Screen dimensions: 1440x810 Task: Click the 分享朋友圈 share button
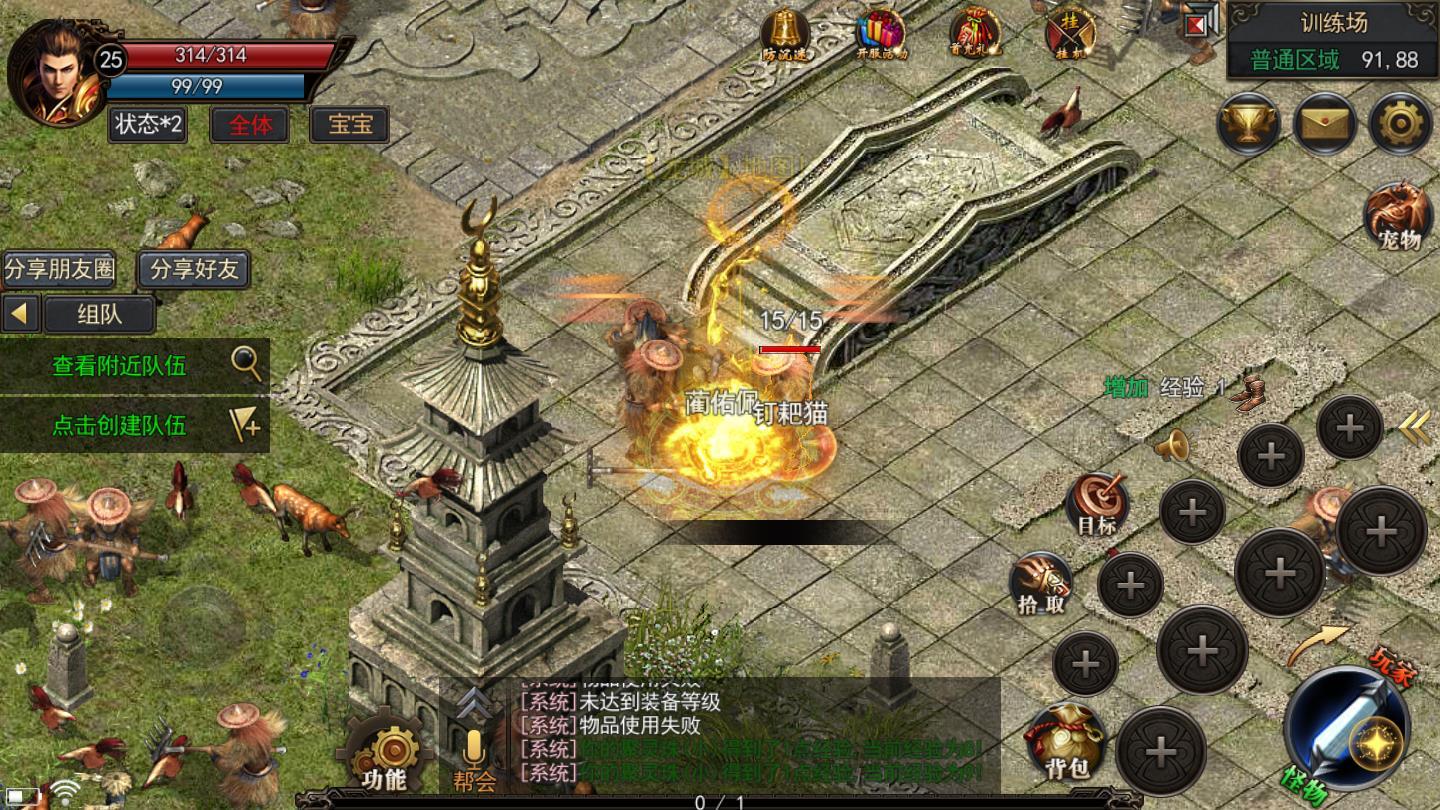point(59,269)
